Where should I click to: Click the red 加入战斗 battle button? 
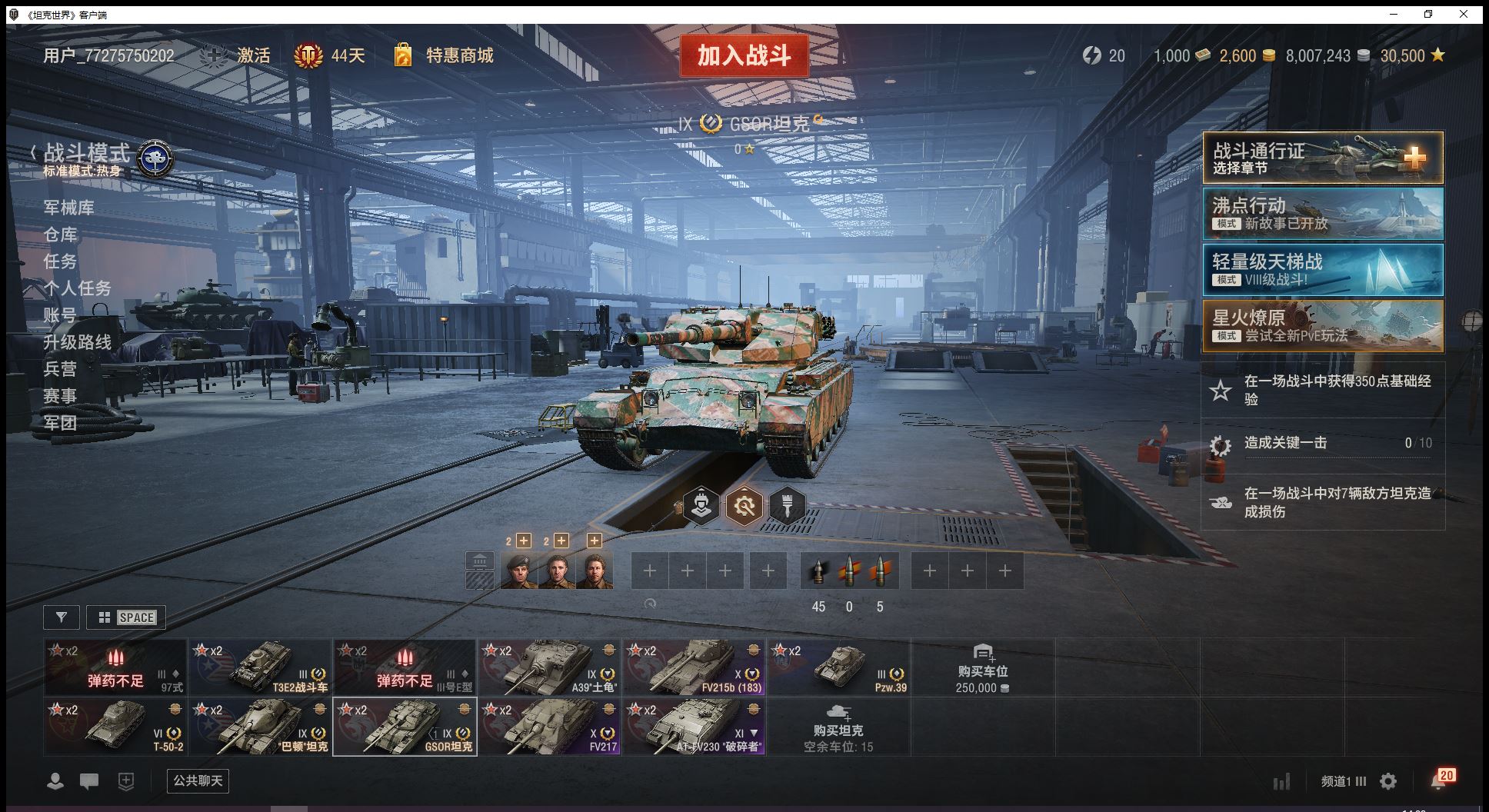click(744, 55)
